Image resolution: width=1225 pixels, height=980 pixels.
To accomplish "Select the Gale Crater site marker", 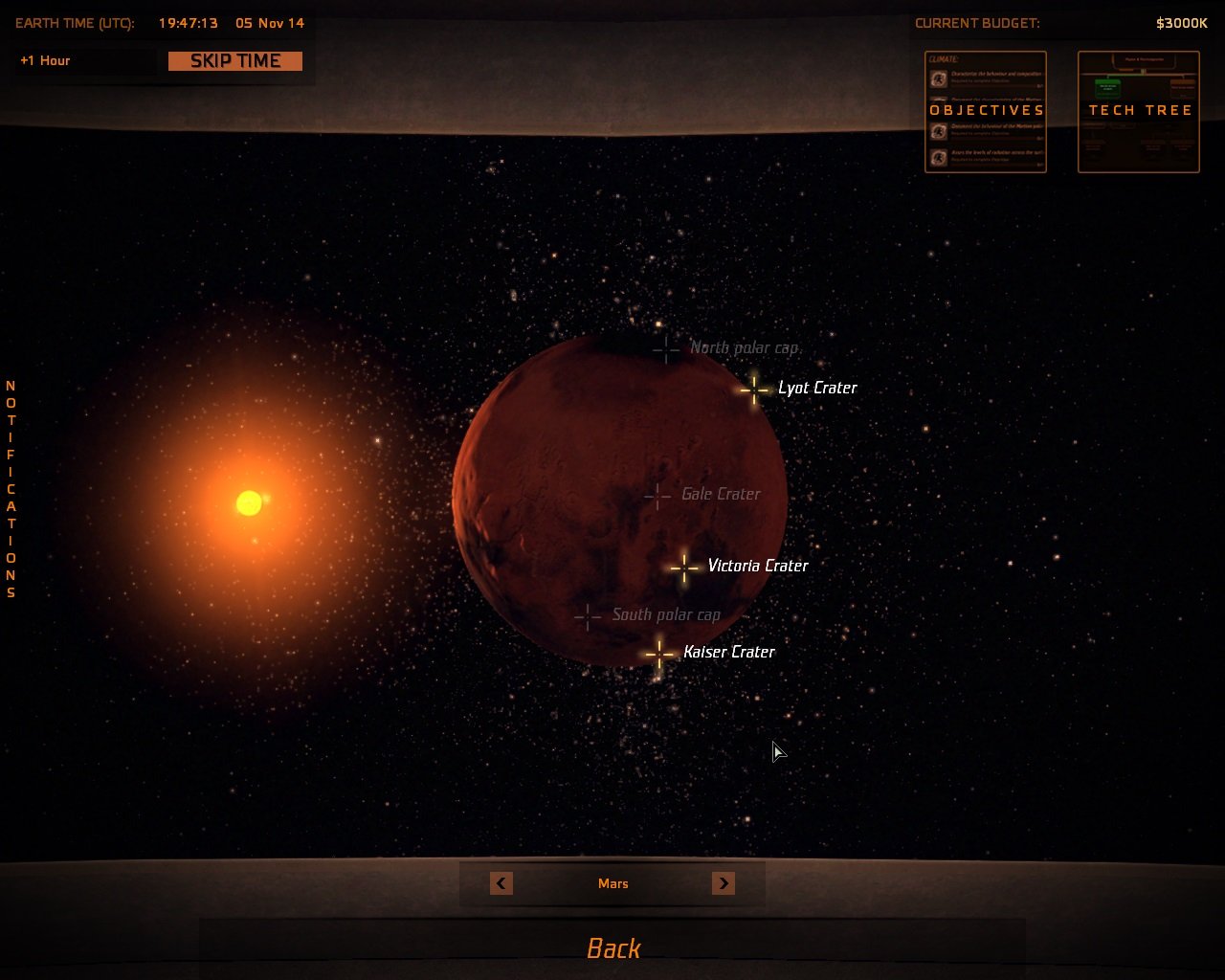I will click(x=657, y=496).
